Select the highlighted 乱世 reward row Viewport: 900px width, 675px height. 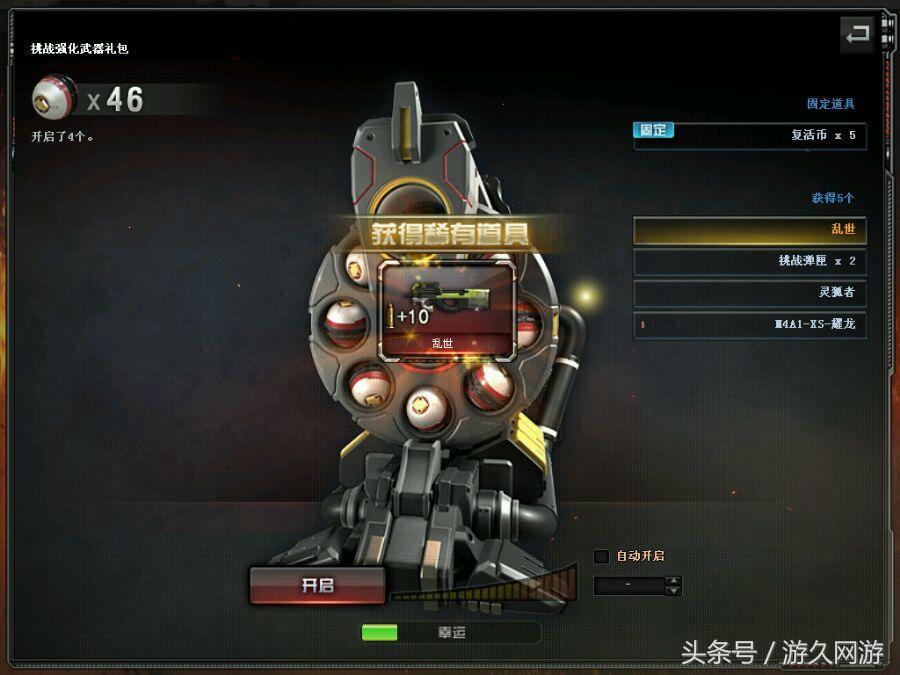pyautogui.click(x=749, y=230)
